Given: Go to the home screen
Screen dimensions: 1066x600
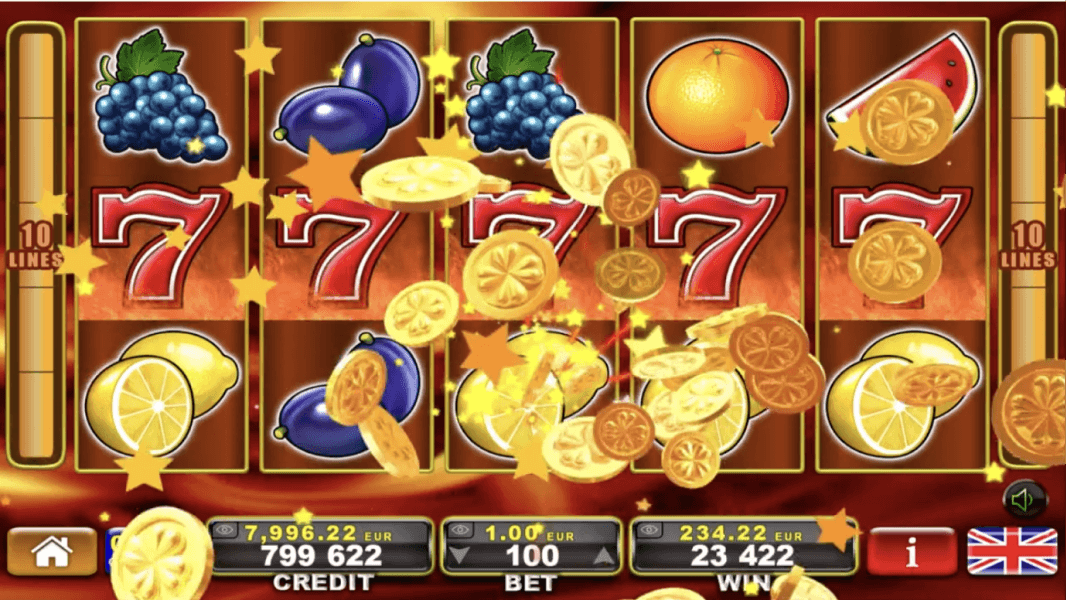Looking at the screenshot, I should click(52, 551).
